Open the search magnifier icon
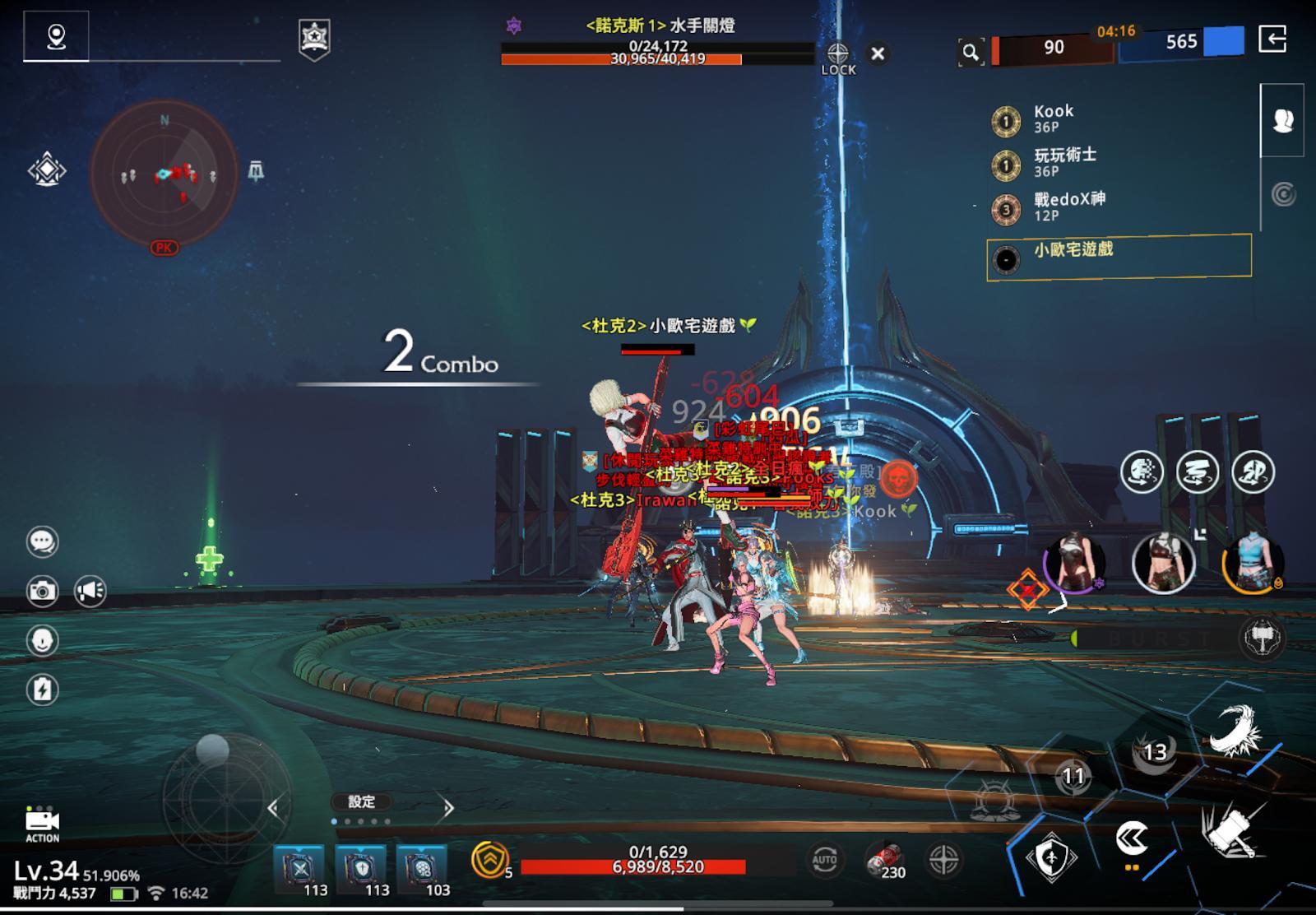Screen dimensions: 1316x915 (x=971, y=53)
